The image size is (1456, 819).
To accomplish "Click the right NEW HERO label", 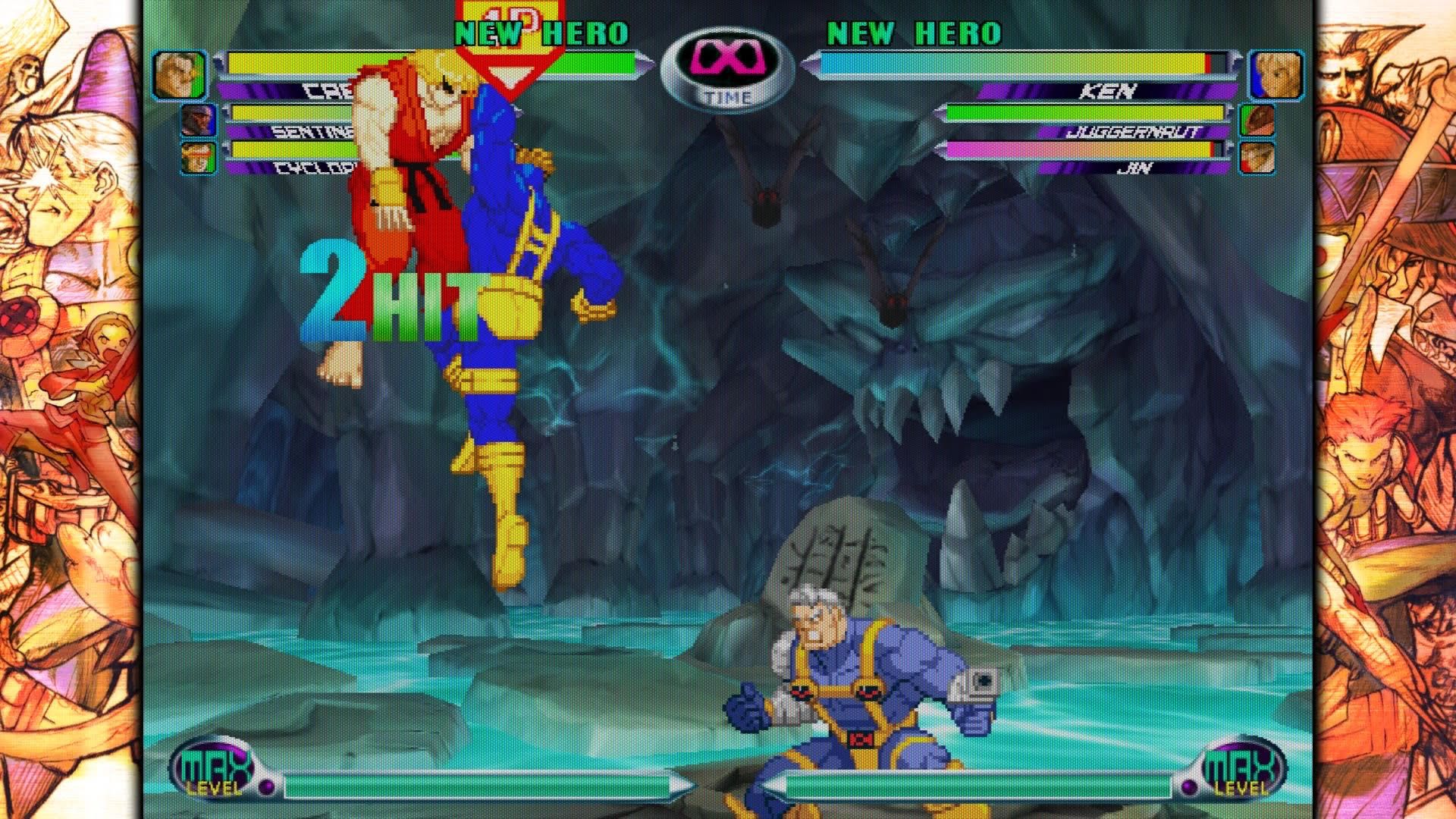I will coord(915,32).
